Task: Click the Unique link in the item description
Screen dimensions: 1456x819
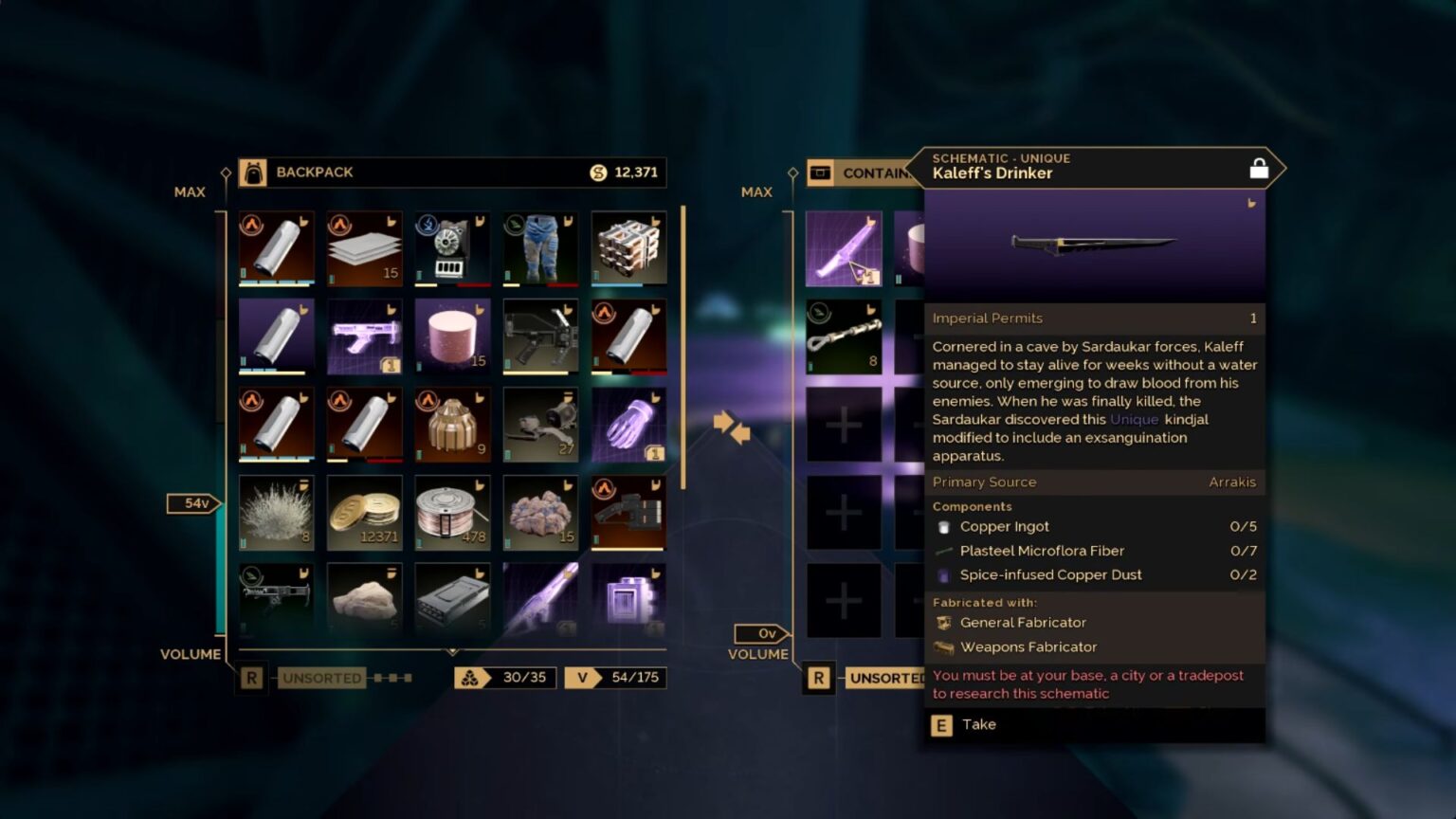Action: click(1135, 419)
